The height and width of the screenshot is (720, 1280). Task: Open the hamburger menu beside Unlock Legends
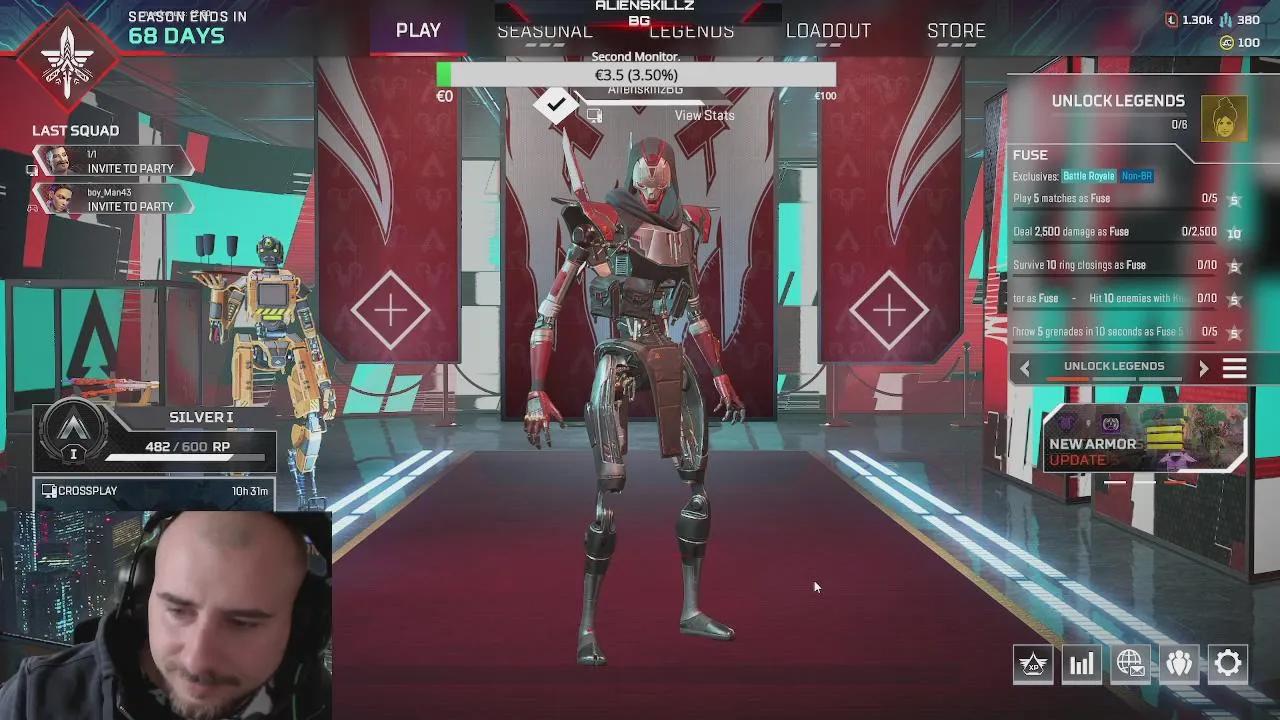click(1234, 367)
